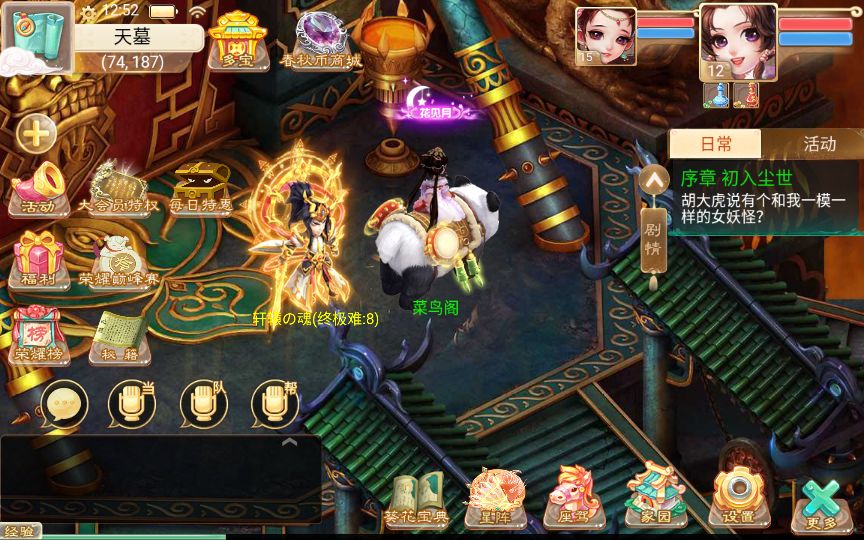Open the scroll map icon

pos(36,37)
